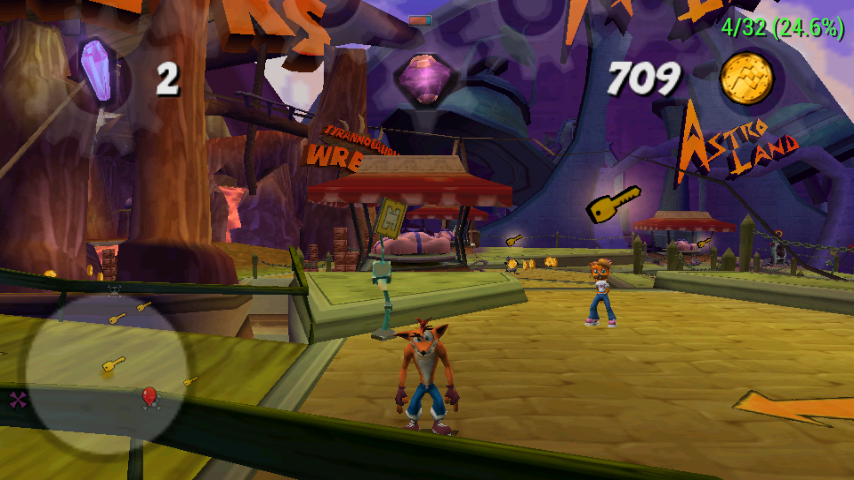Click the circular minimap radar
Image resolution: width=854 pixels, height=480 pixels.
click(x=107, y=372)
